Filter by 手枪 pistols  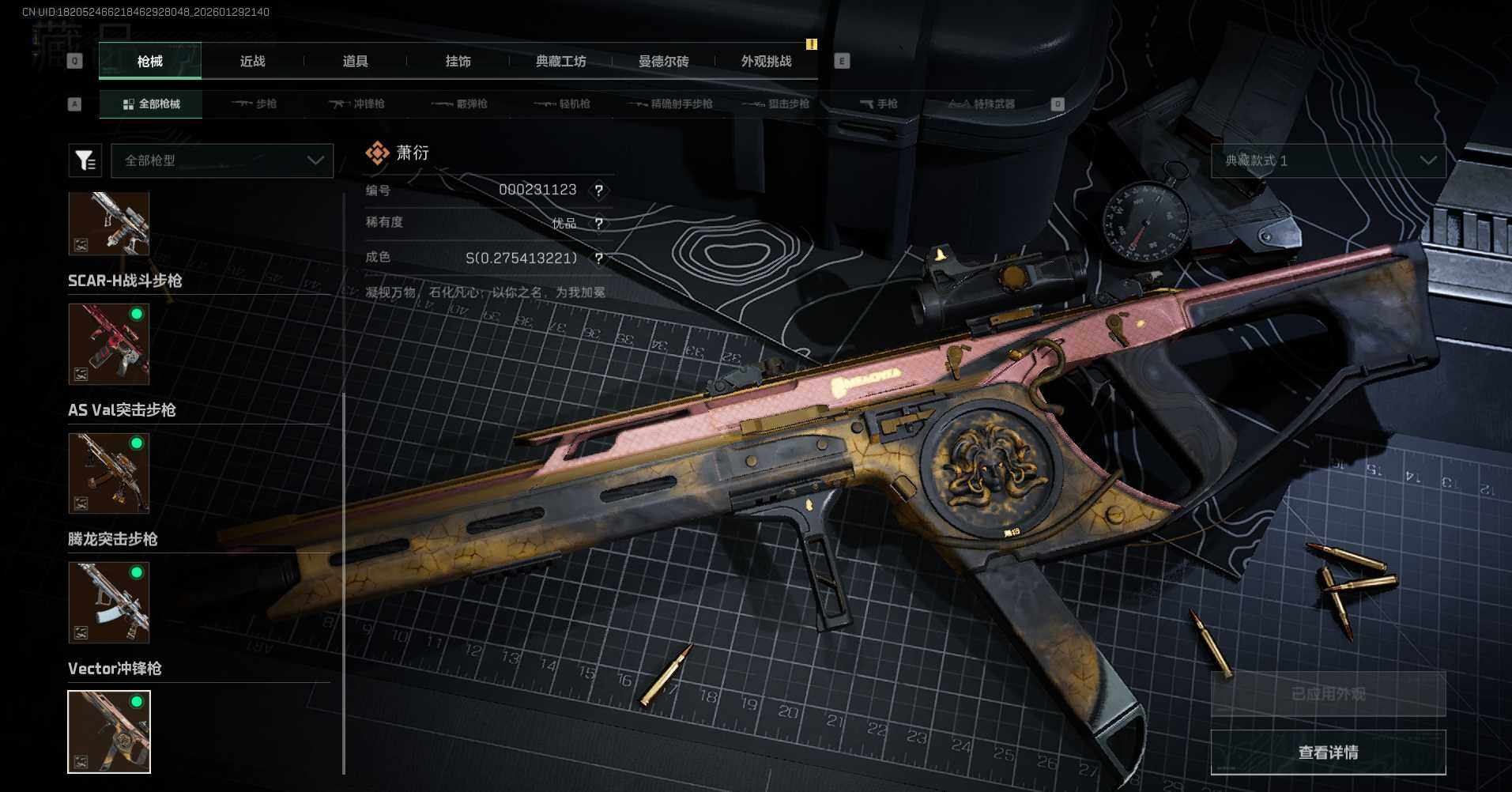tap(879, 104)
